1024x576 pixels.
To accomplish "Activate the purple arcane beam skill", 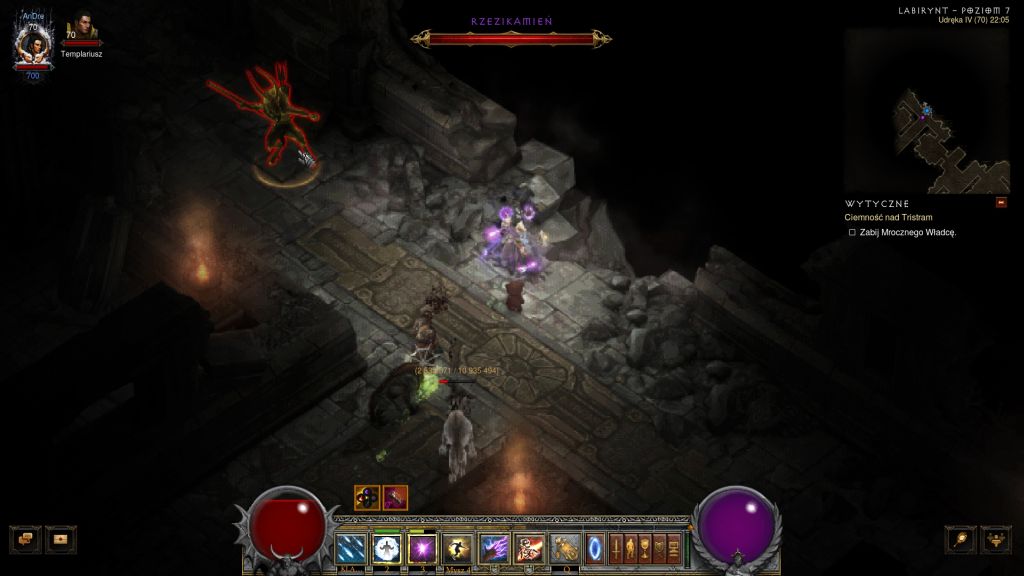I will click(x=494, y=548).
